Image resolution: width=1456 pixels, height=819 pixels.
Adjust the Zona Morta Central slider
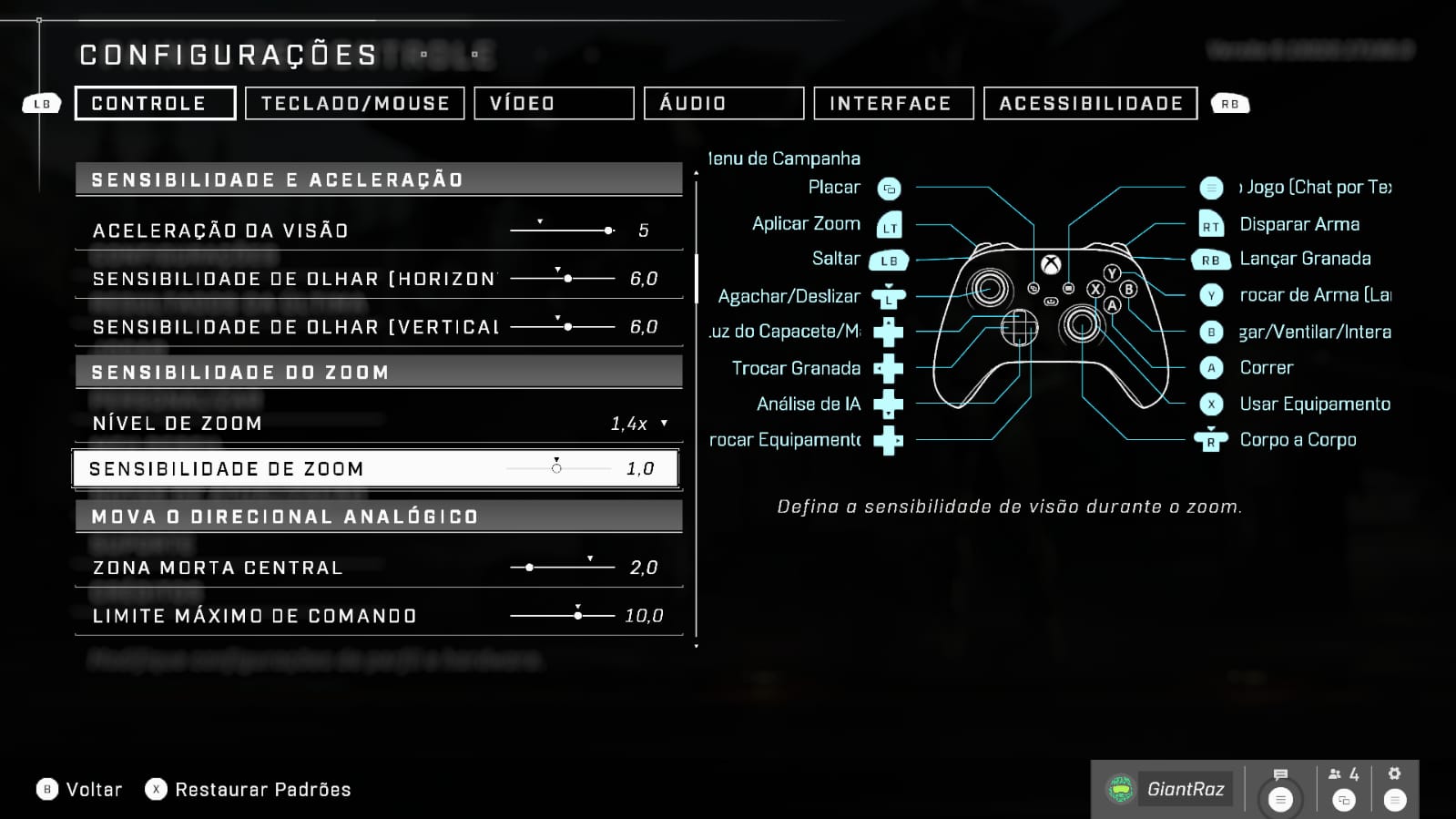coord(562,568)
